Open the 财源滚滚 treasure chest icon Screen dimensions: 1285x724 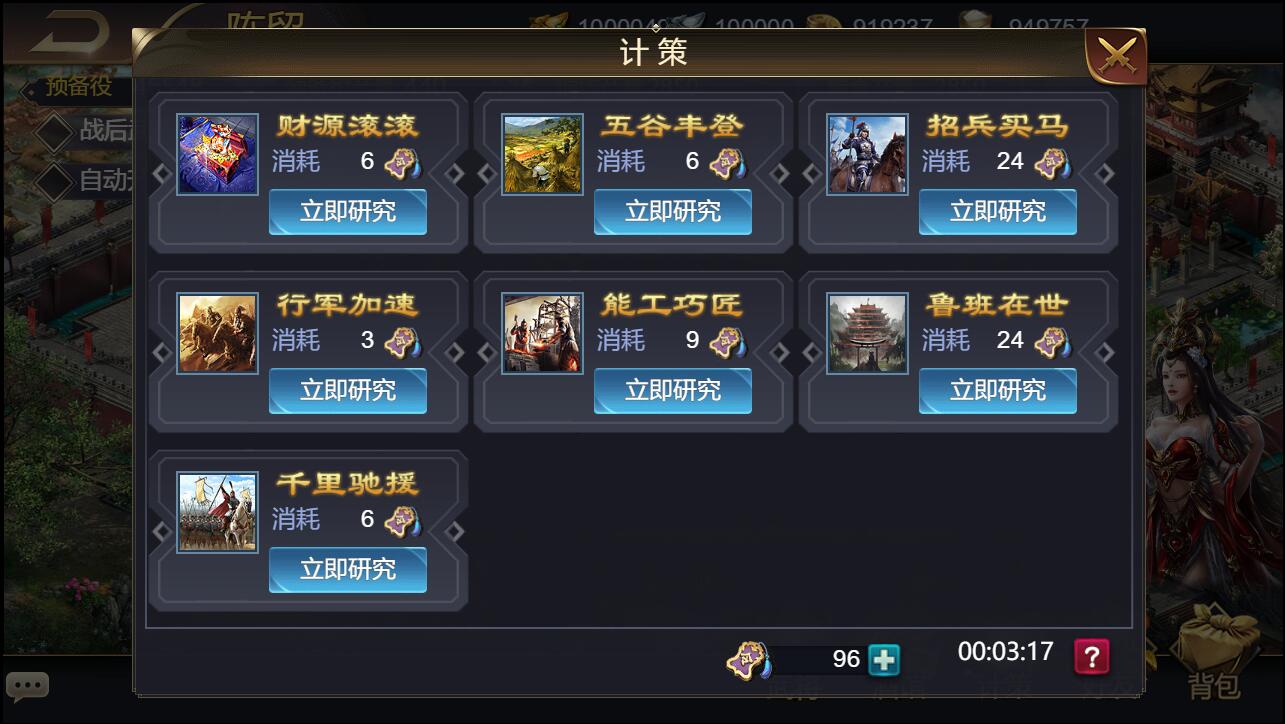tap(217, 153)
